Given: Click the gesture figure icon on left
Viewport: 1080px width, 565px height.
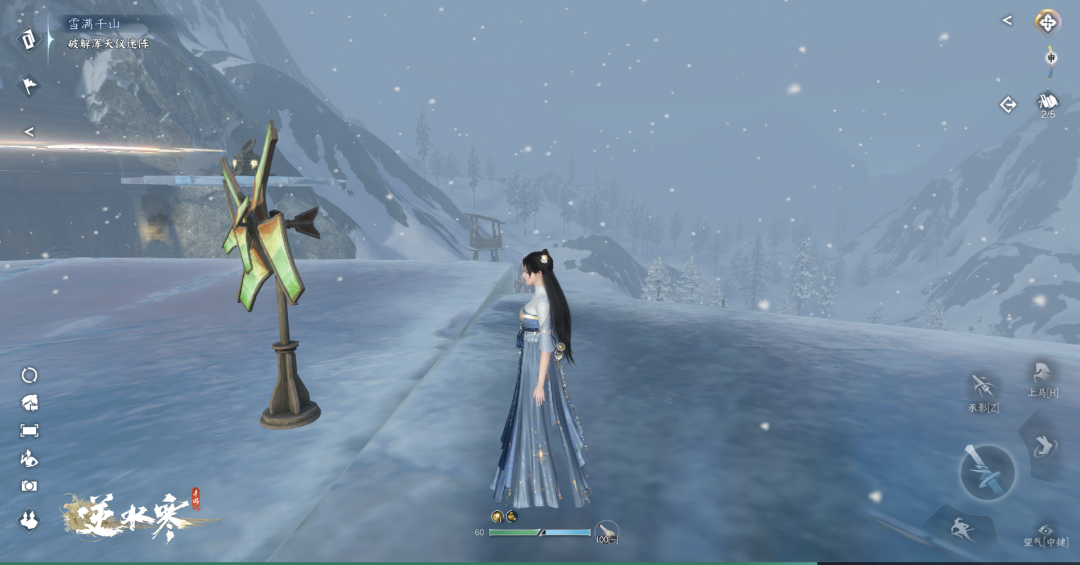Looking at the screenshot, I should (29, 458).
